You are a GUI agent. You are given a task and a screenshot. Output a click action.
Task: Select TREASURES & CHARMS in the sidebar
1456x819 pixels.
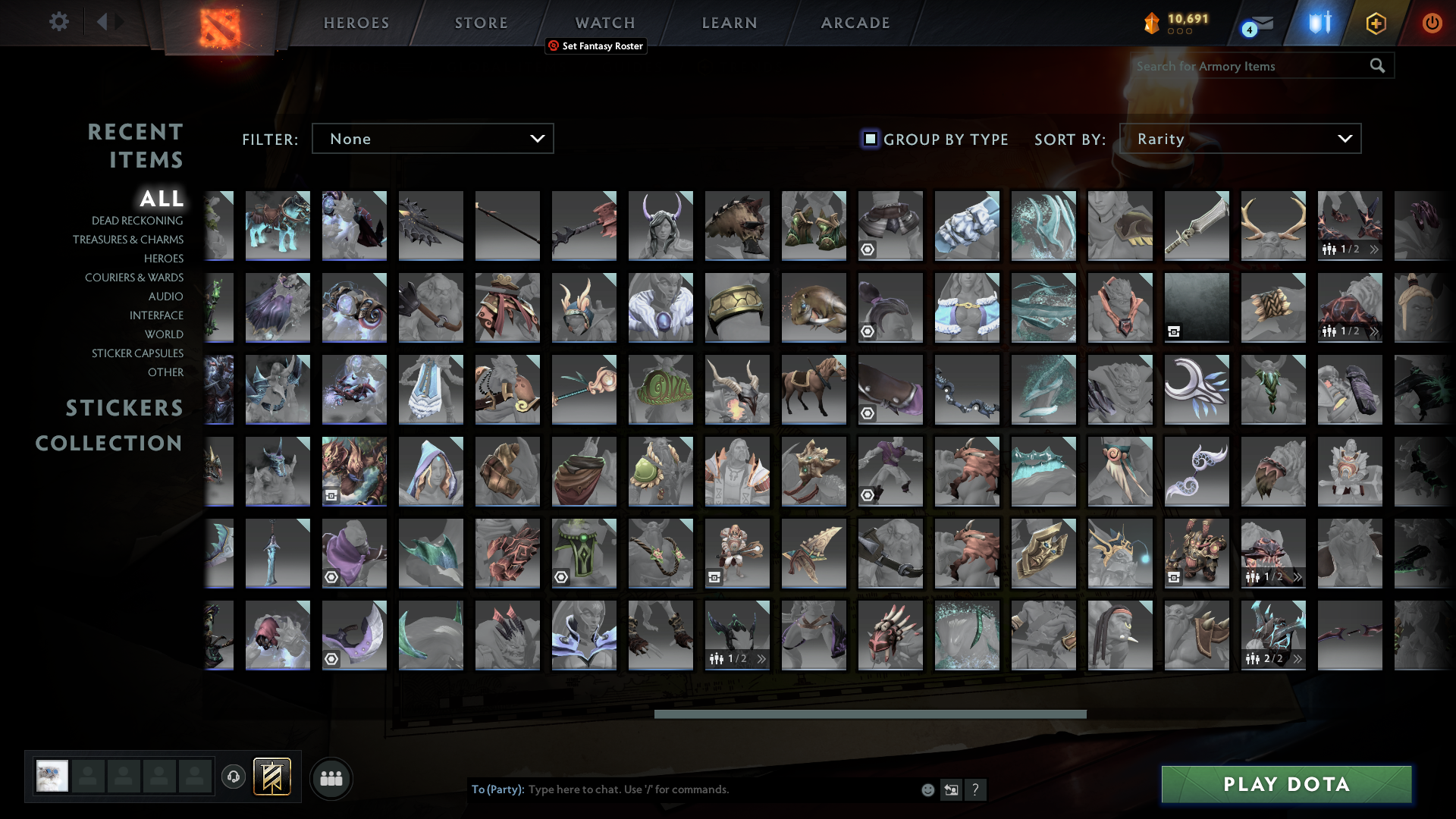[x=129, y=240]
